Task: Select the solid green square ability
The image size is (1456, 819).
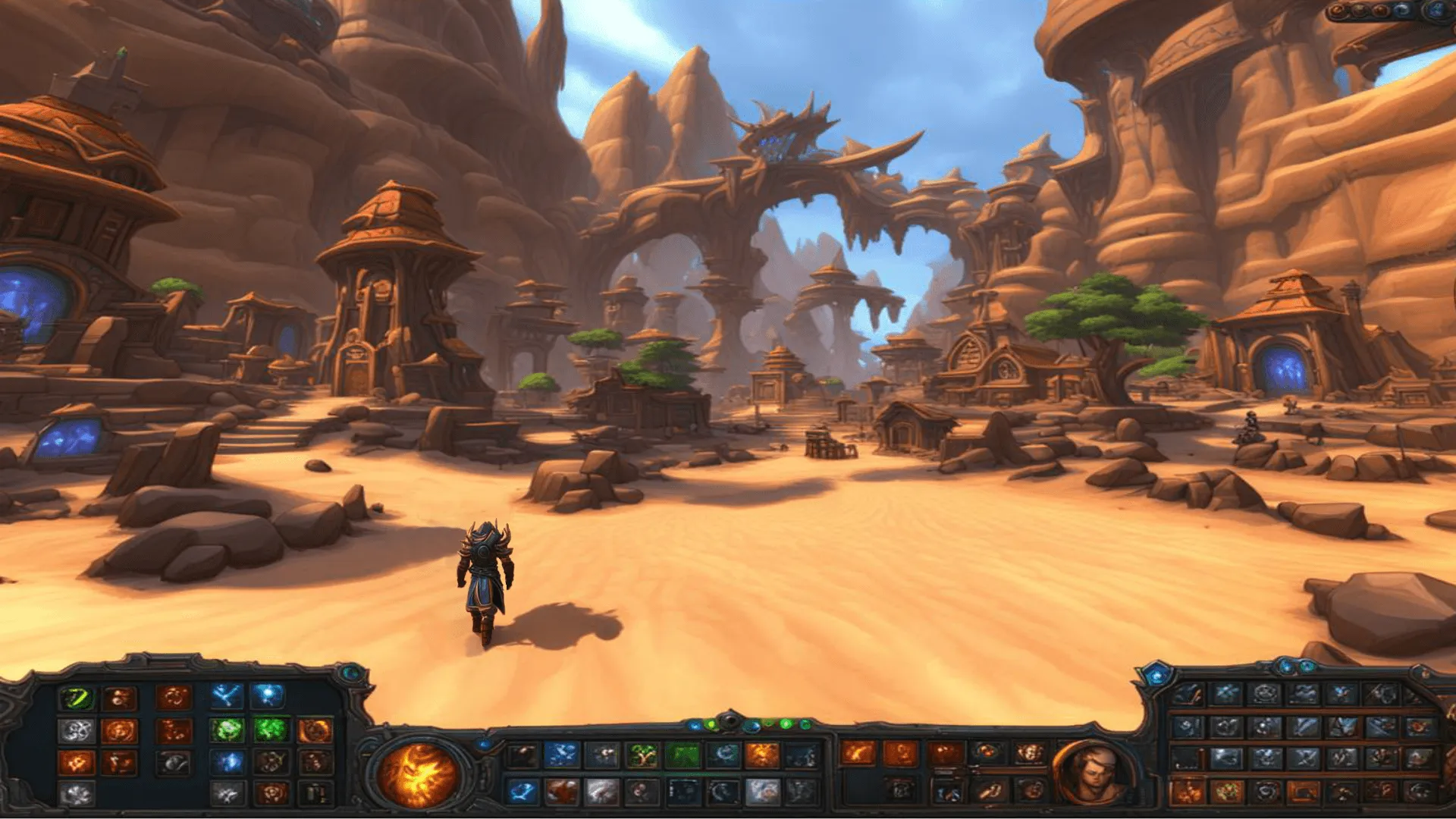Action: click(x=682, y=755)
